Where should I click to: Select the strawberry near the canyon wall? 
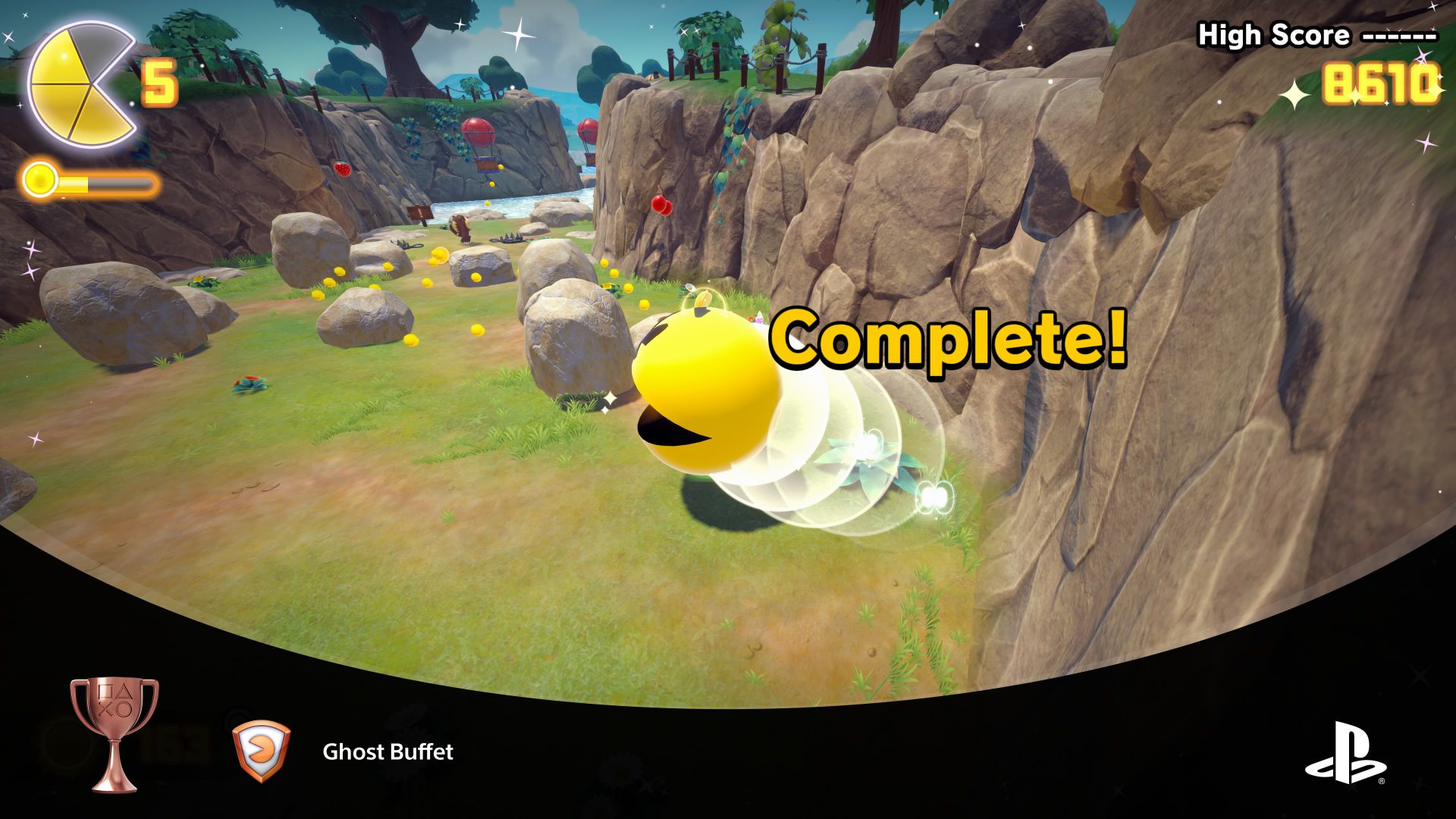344,168
